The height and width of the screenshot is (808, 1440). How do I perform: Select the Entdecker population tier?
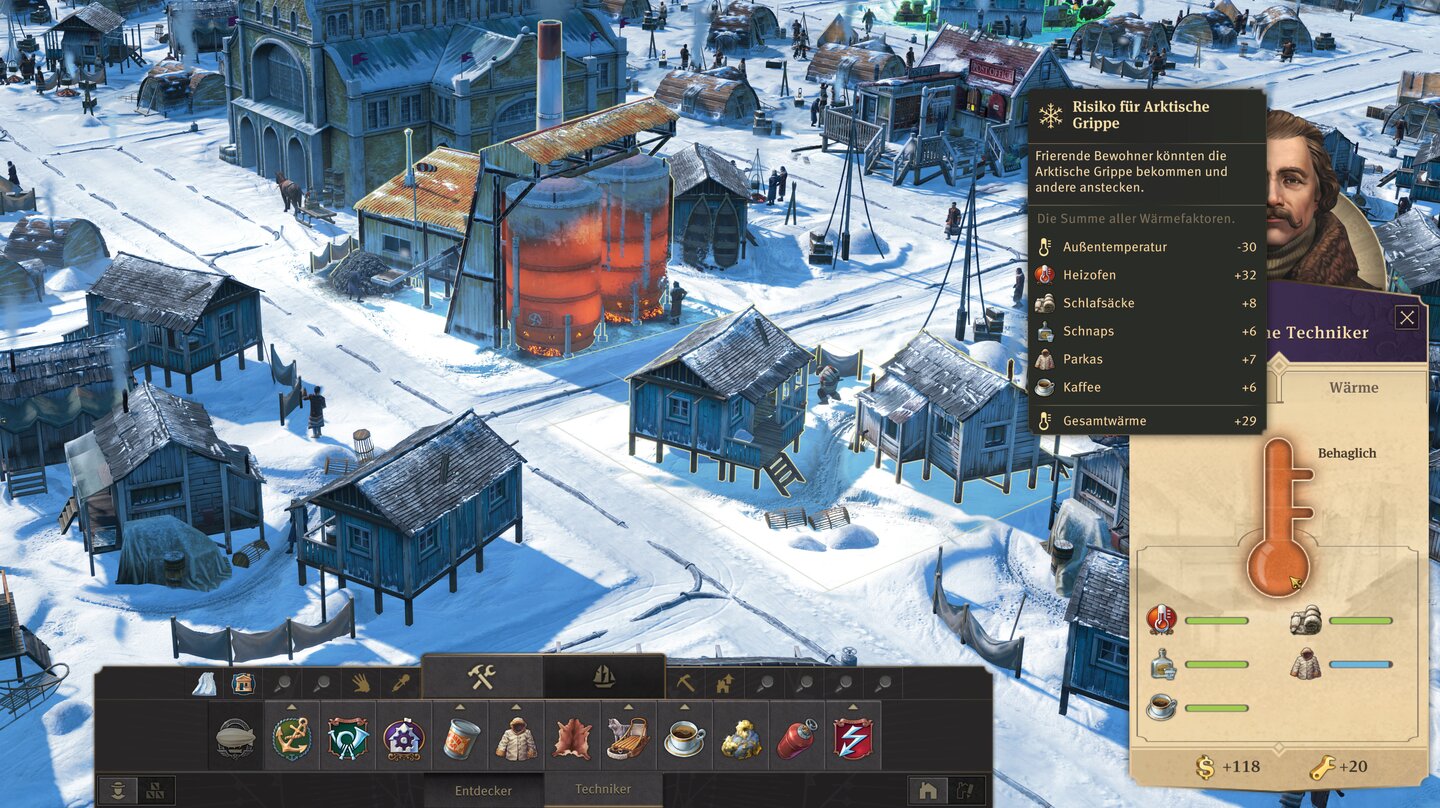(x=484, y=790)
